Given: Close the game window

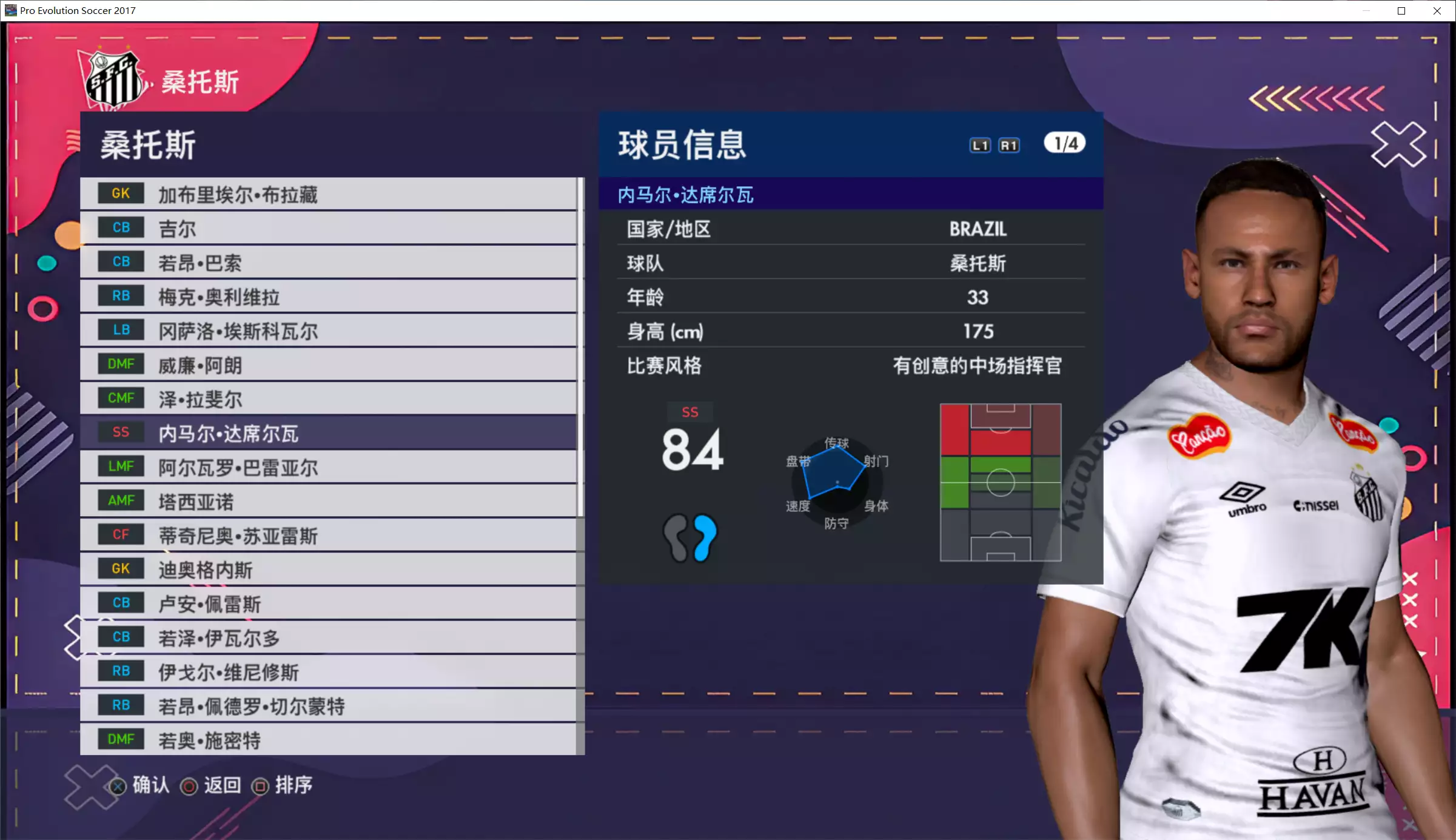Looking at the screenshot, I should pyautogui.click(x=1437, y=11).
